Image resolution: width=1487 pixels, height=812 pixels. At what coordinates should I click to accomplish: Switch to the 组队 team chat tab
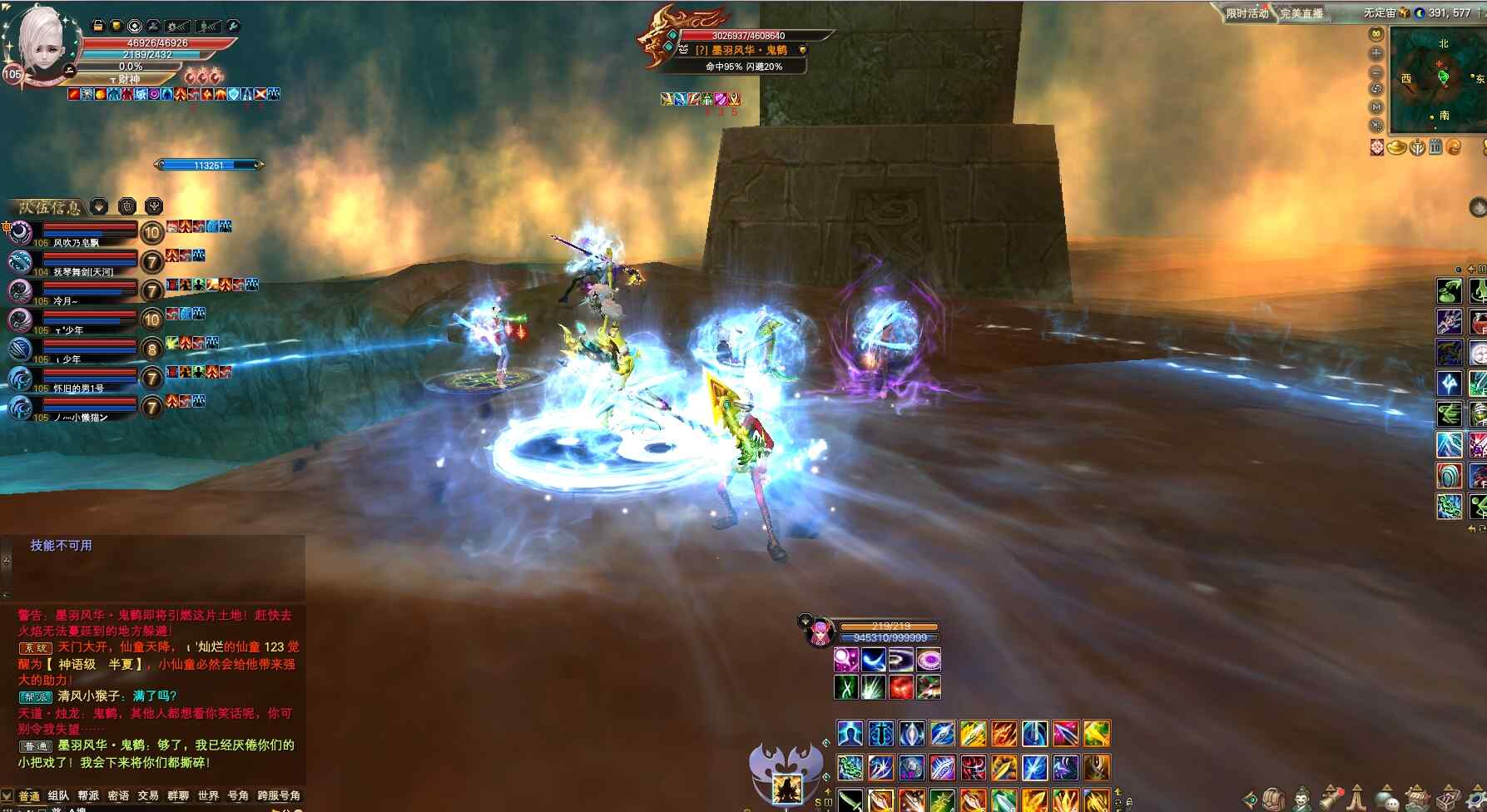tap(58, 796)
